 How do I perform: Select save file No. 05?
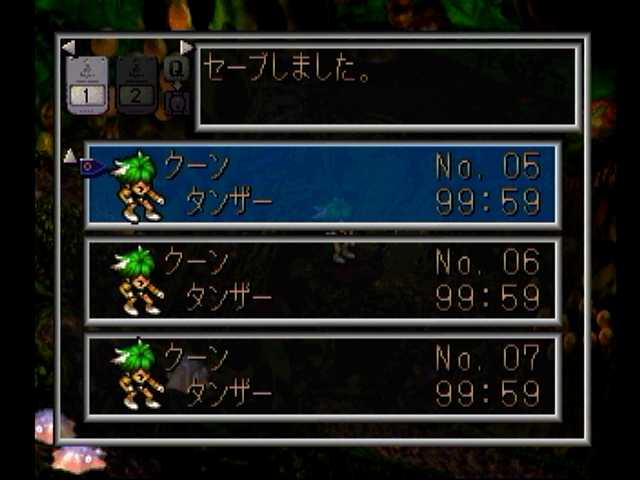(x=322, y=185)
